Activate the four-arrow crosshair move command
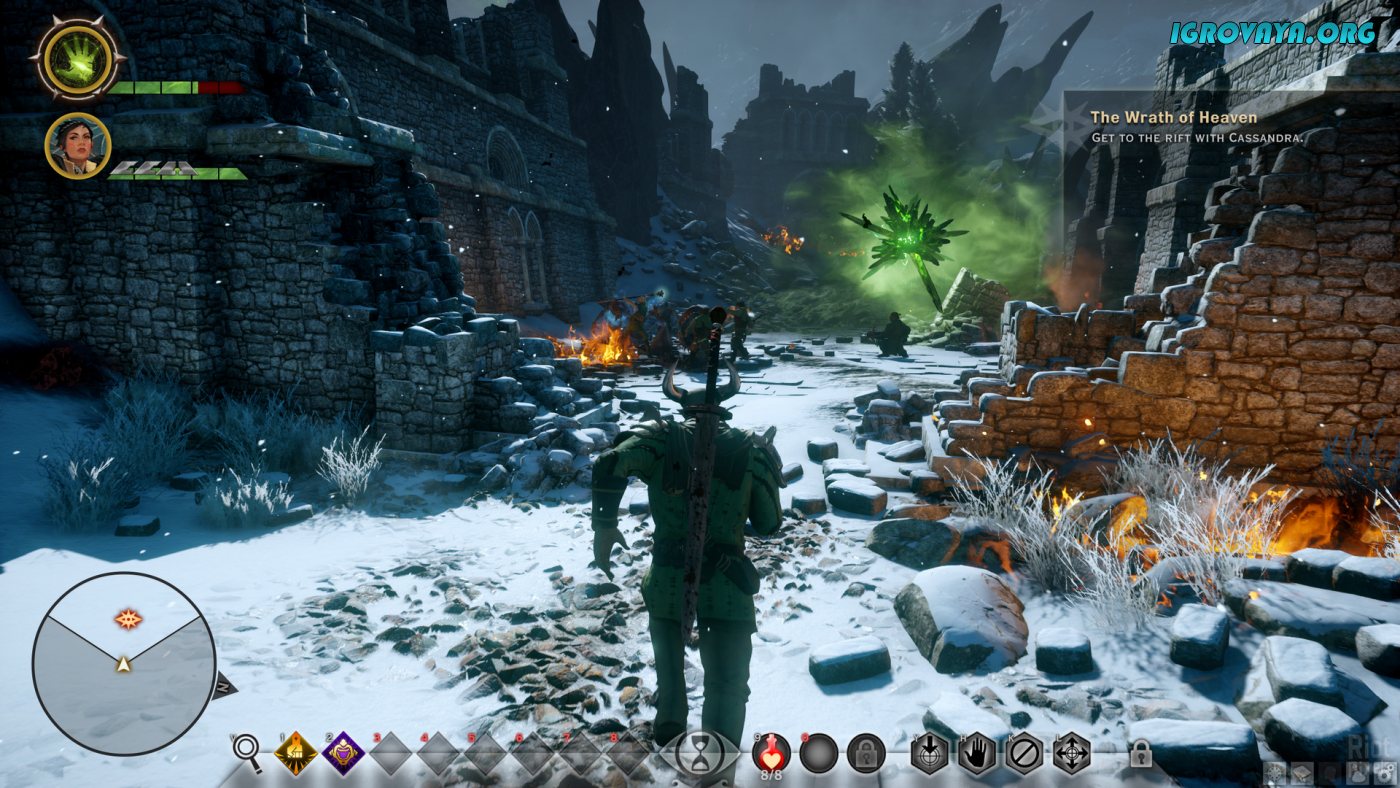1400x788 pixels. coord(1071,753)
